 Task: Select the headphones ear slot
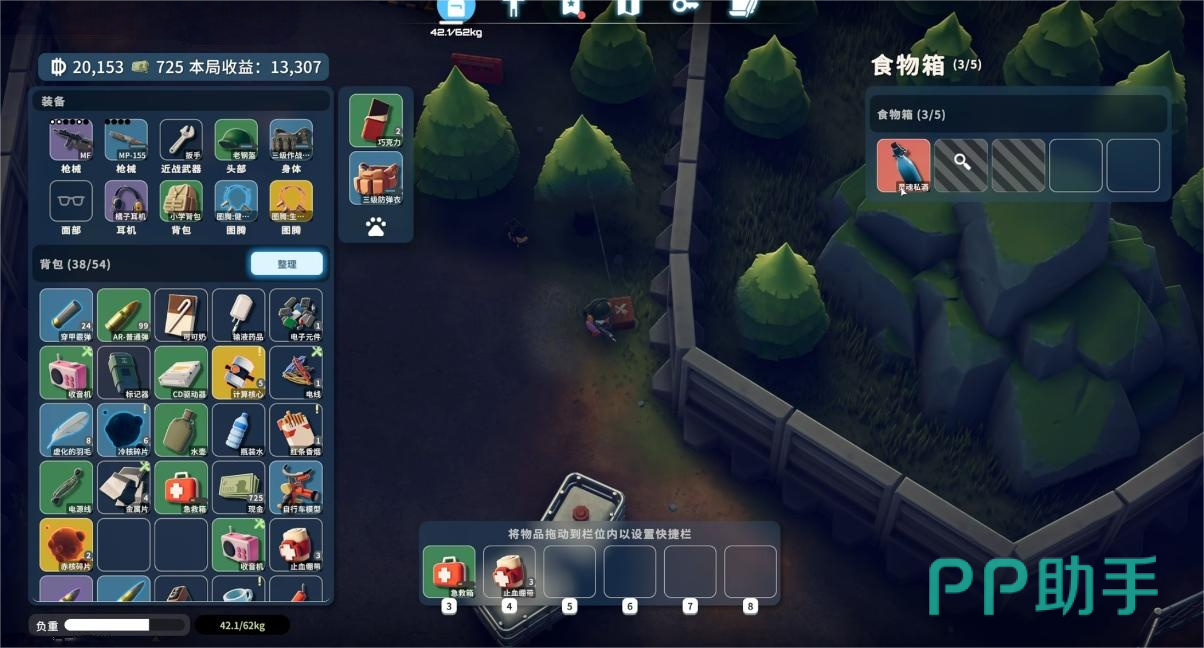point(125,201)
